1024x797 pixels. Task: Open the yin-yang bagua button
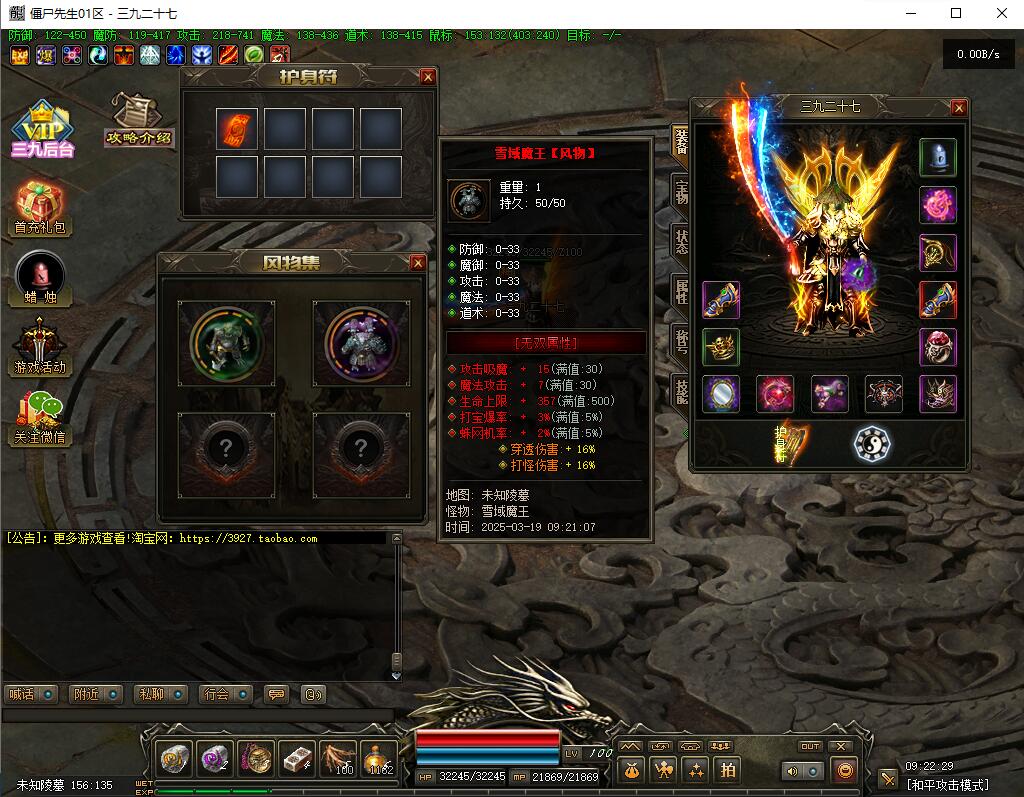point(872,444)
